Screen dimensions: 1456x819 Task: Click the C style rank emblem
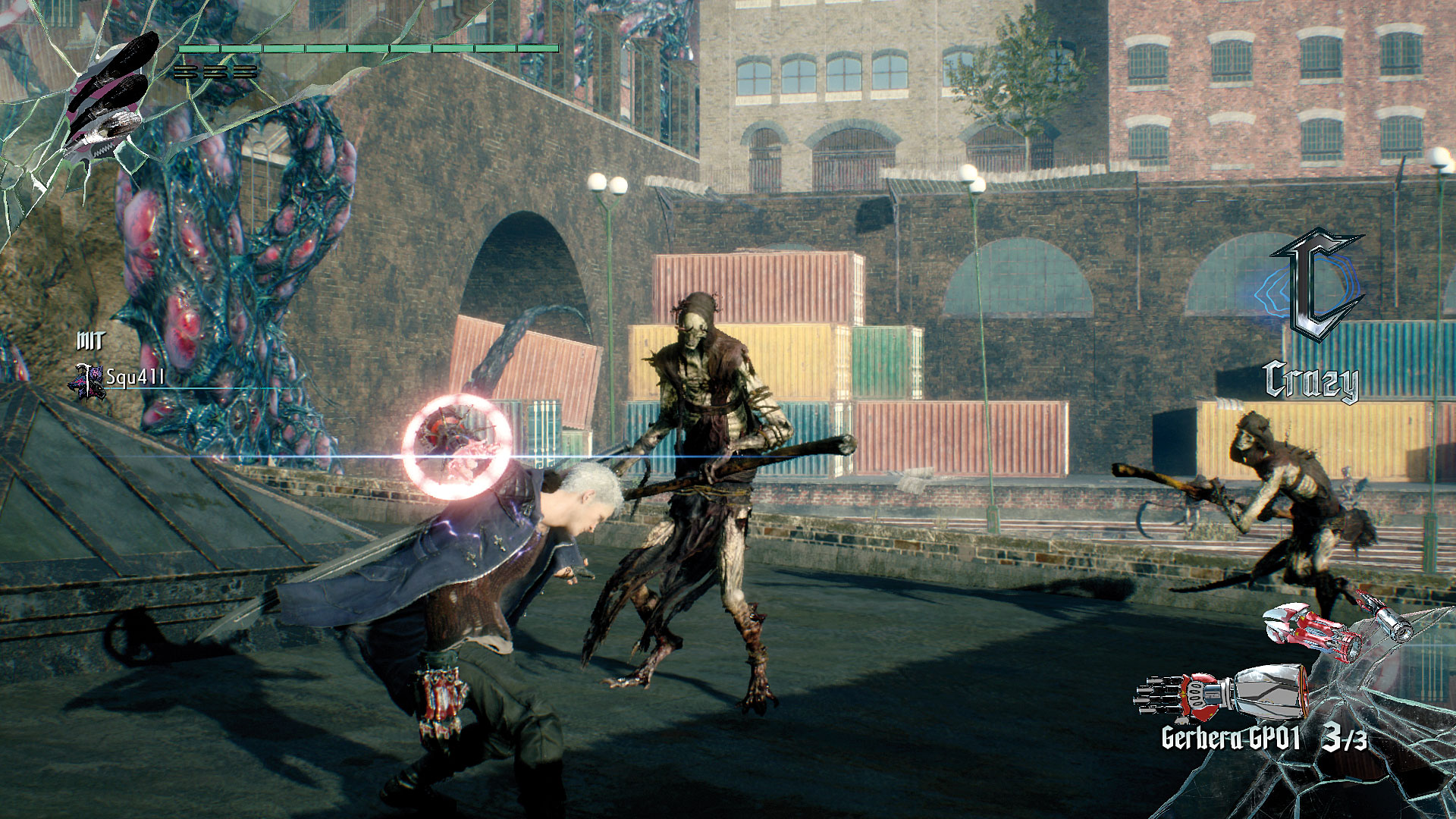pos(1316,288)
